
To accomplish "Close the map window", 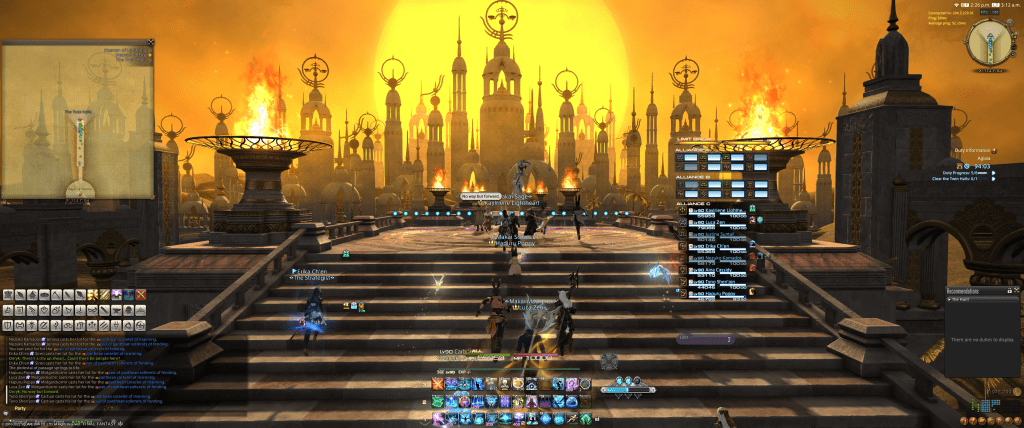I will pyautogui.click(x=151, y=43).
